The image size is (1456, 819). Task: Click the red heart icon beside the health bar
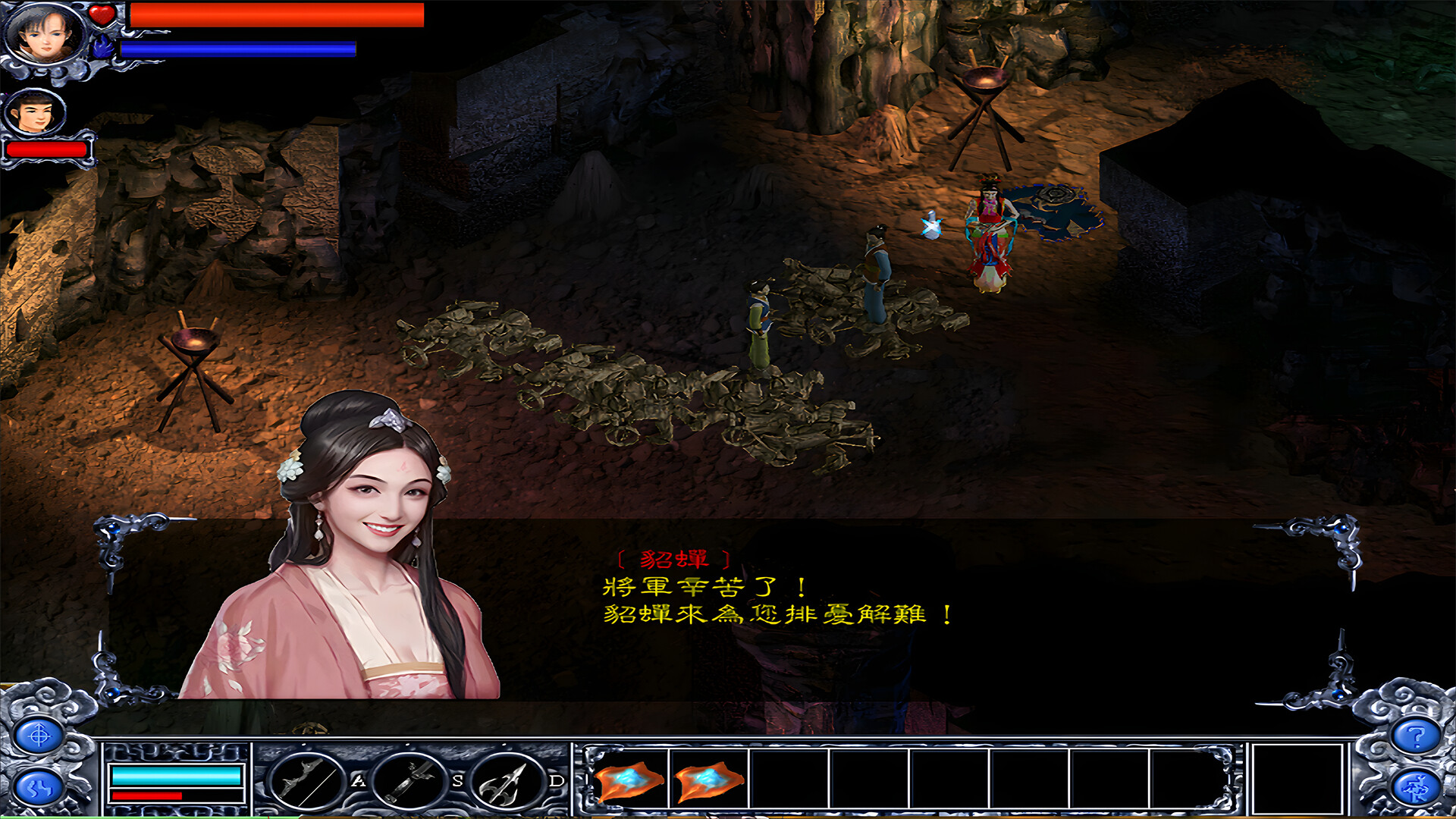pyautogui.click(x=101, y=14)
